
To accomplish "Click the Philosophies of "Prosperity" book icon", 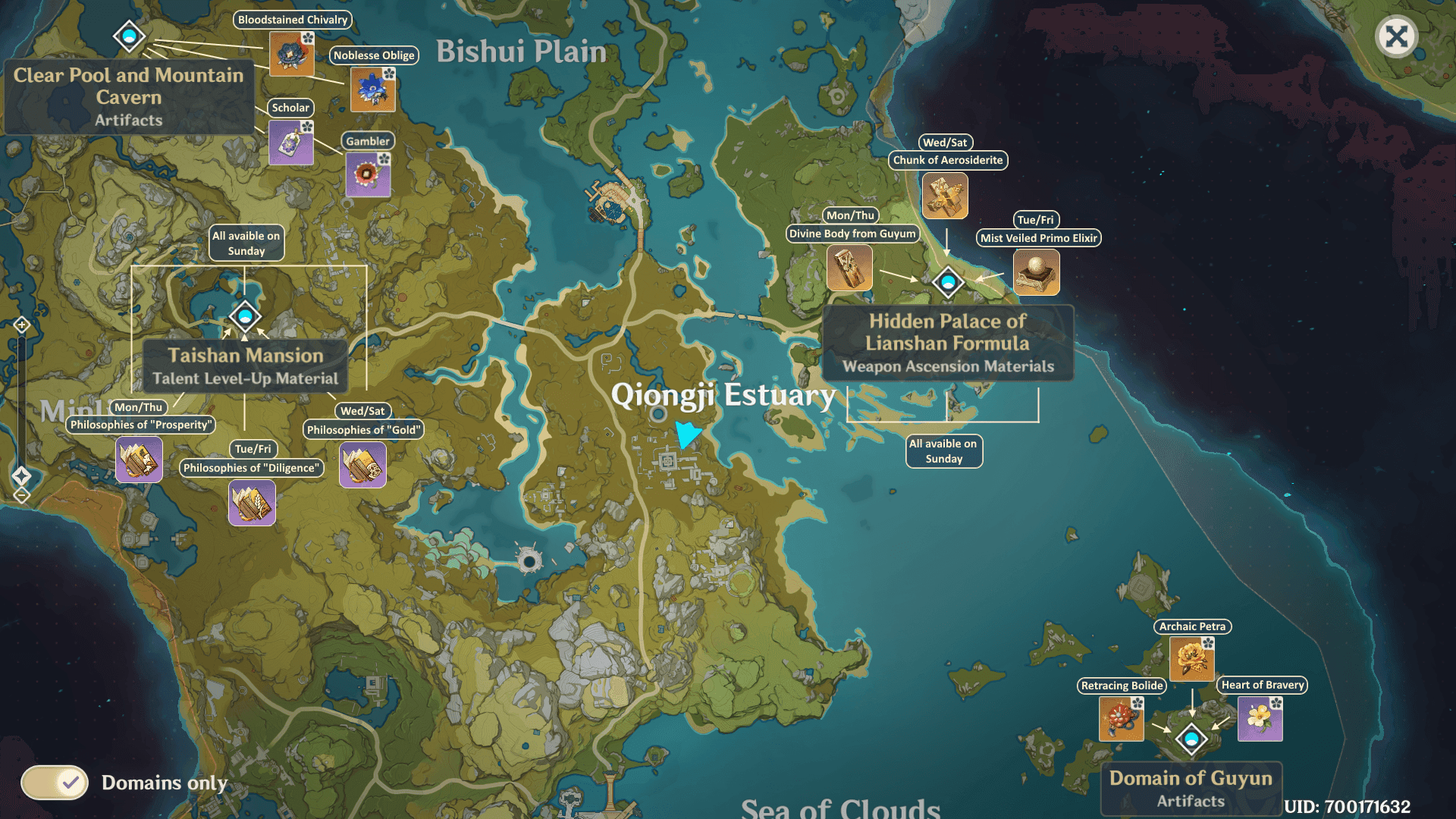I will (x=139, y=460).
